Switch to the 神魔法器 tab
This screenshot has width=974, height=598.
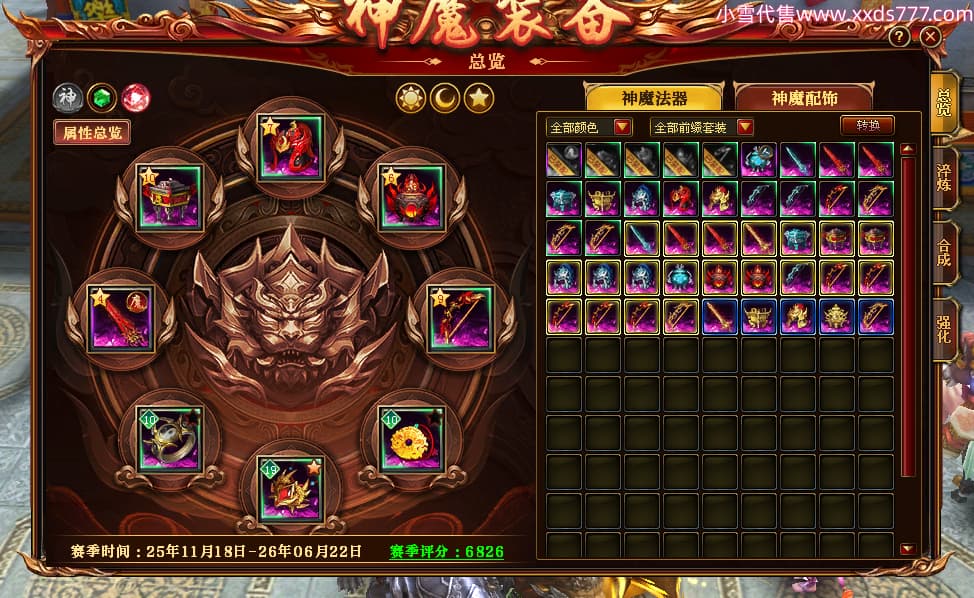[x=655, y=98]
